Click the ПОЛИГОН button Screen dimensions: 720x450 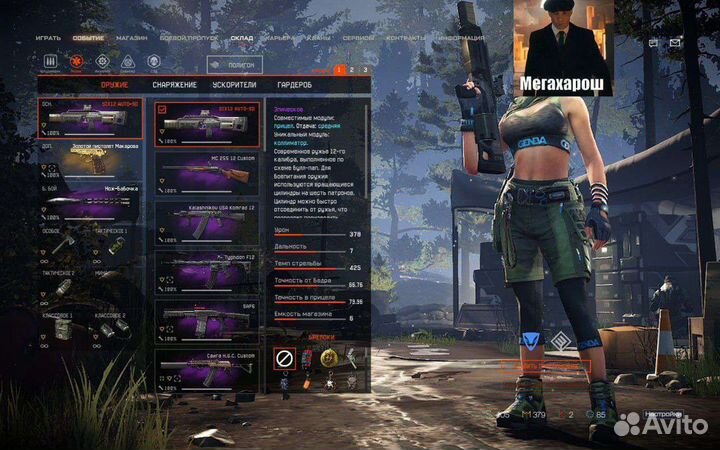coord(236,64)
